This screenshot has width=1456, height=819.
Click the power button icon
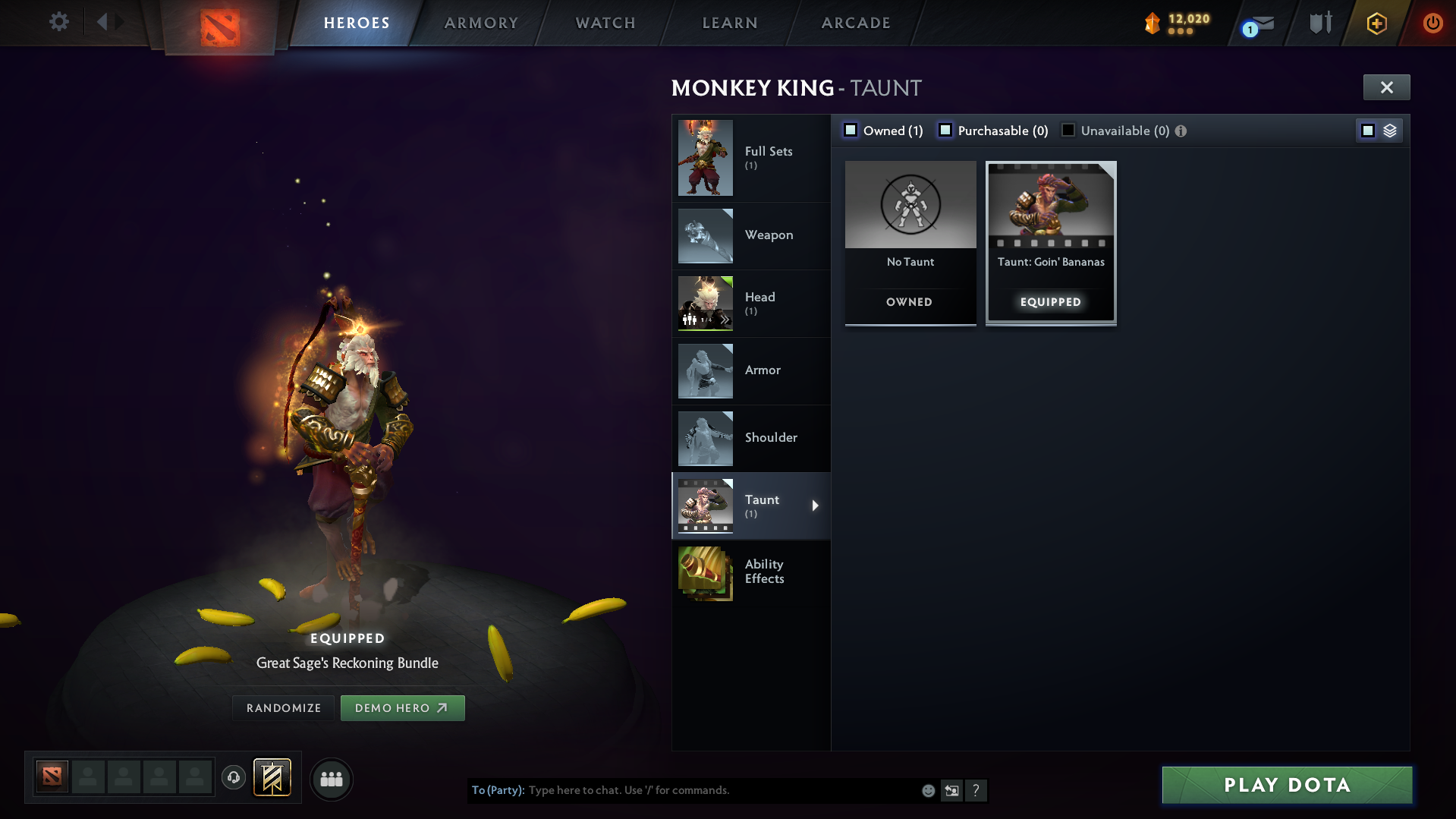tap(1432, 23)
